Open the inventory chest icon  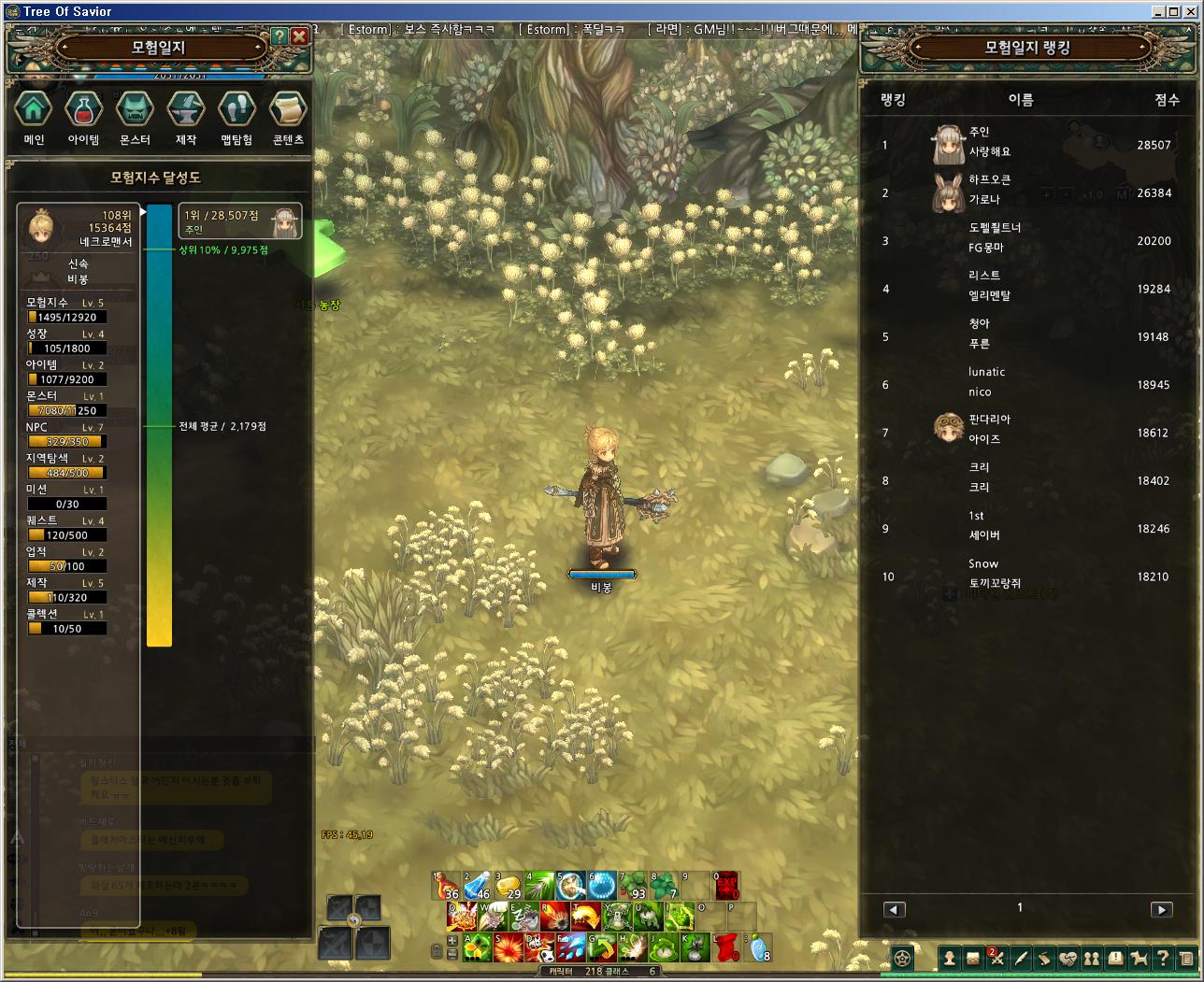tap(973, 958)
